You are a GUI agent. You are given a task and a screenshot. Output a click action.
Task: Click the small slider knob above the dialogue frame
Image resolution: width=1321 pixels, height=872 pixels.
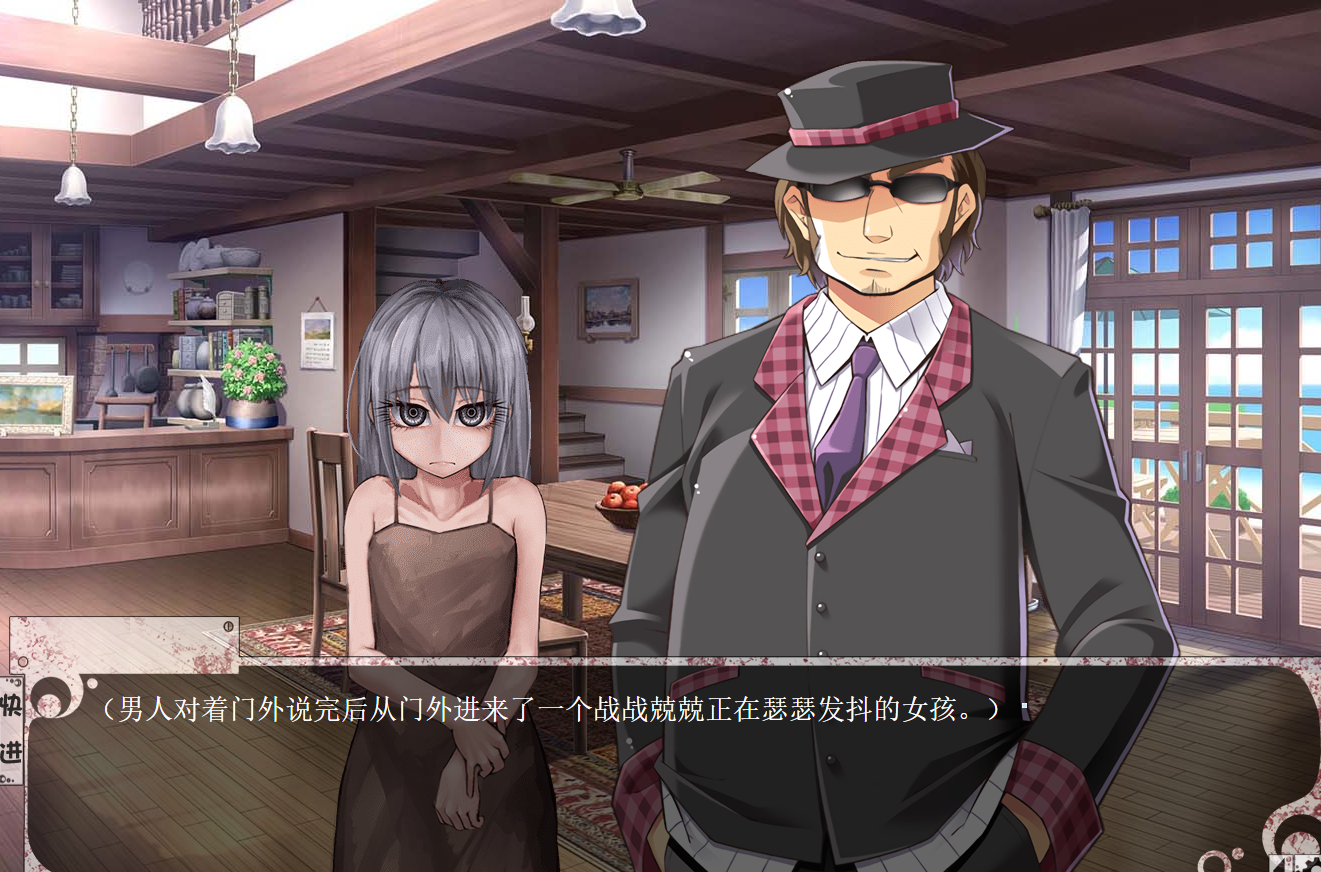[228, 626]
